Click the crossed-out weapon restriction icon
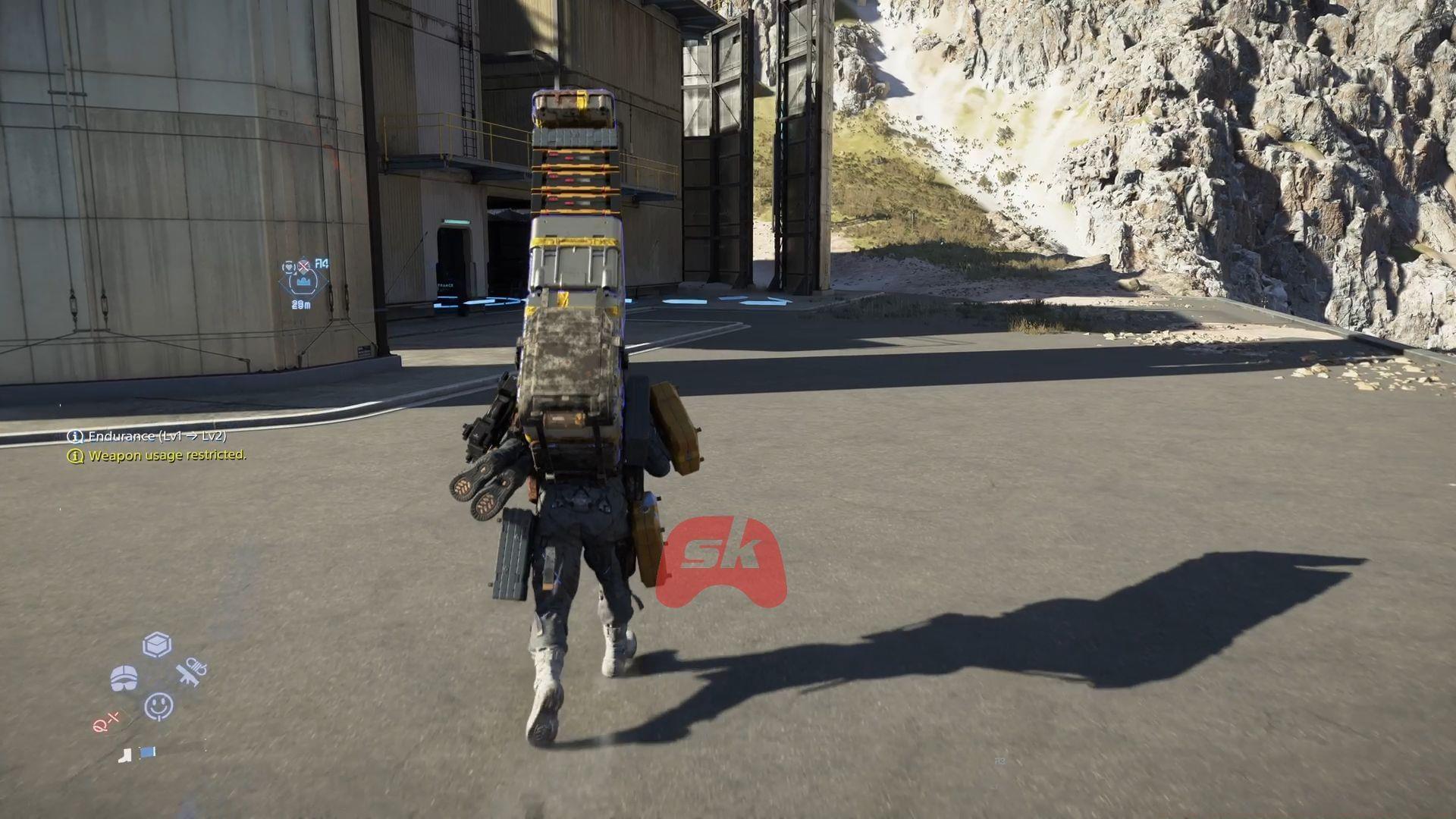 (x=303, y=266)
